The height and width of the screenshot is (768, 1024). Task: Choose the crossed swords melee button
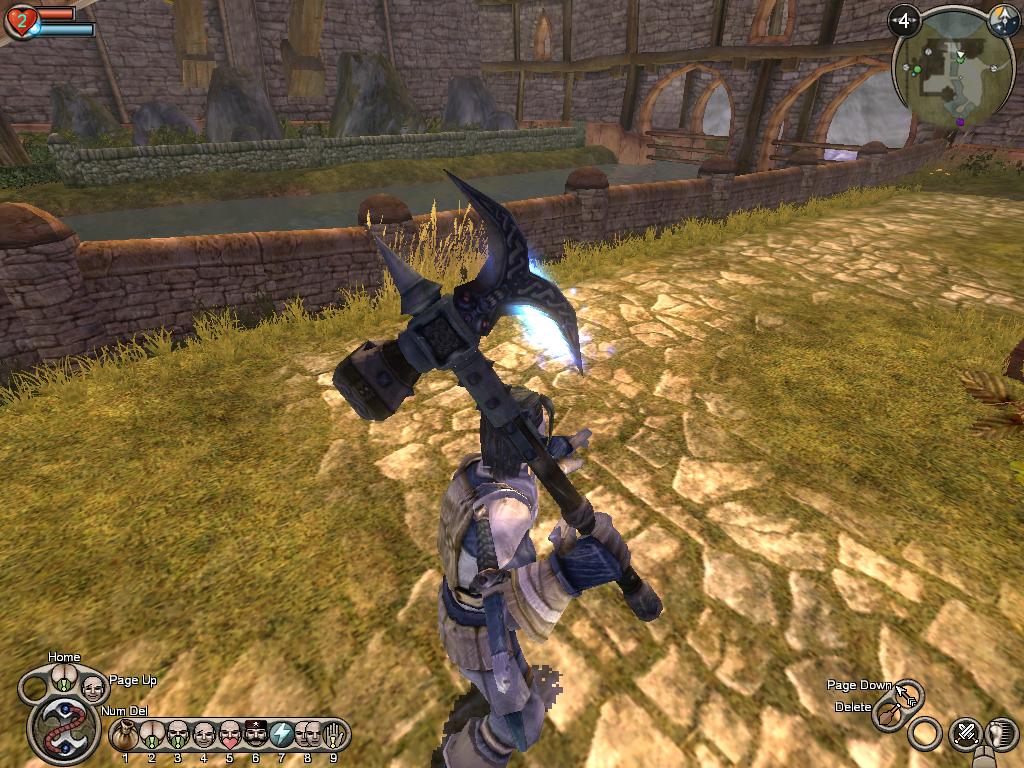pos(966,733)
